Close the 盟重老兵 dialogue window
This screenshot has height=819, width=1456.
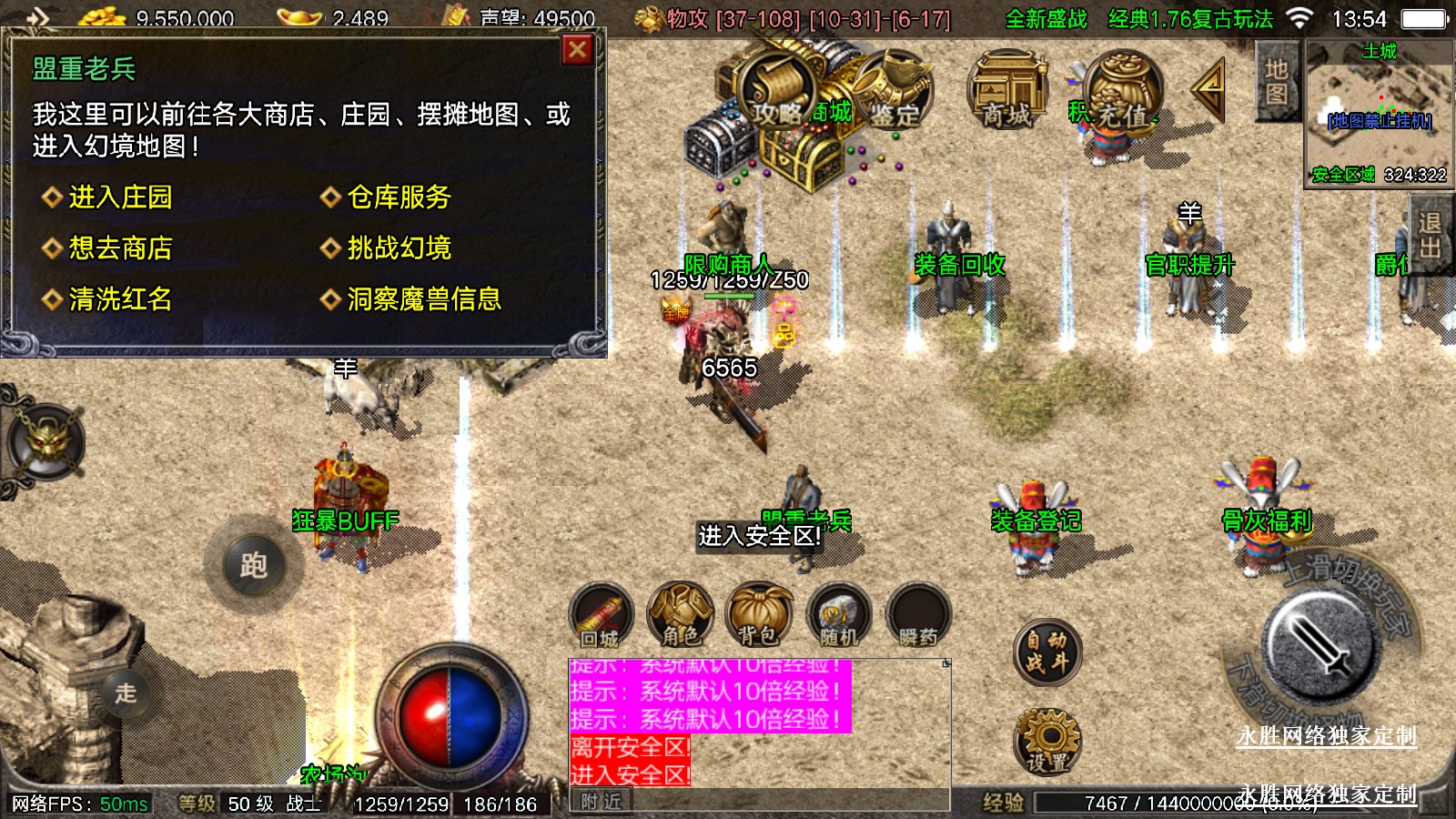pos(577,50)
